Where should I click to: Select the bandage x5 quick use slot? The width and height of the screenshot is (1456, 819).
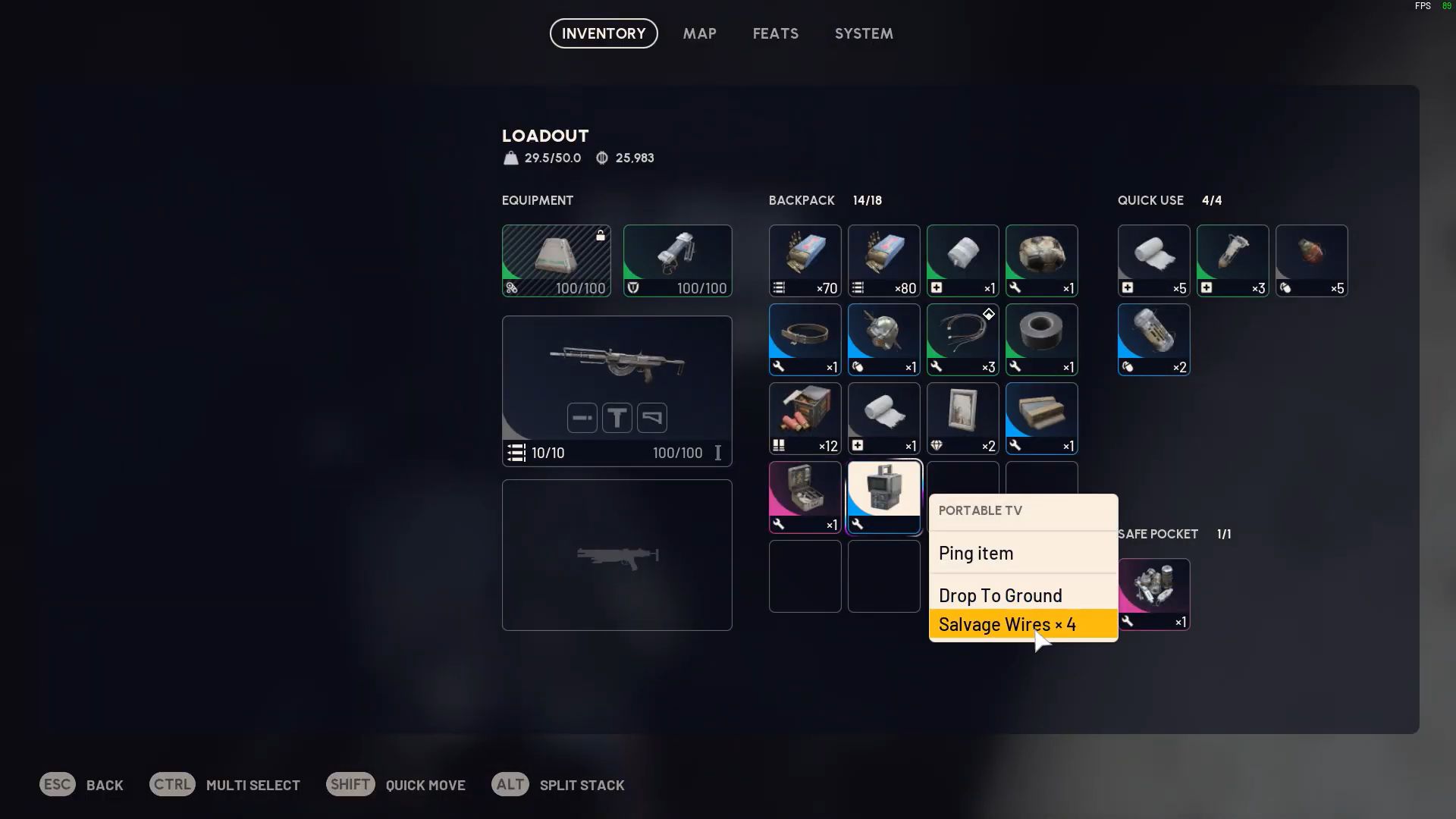click(x=1153, y=261)
